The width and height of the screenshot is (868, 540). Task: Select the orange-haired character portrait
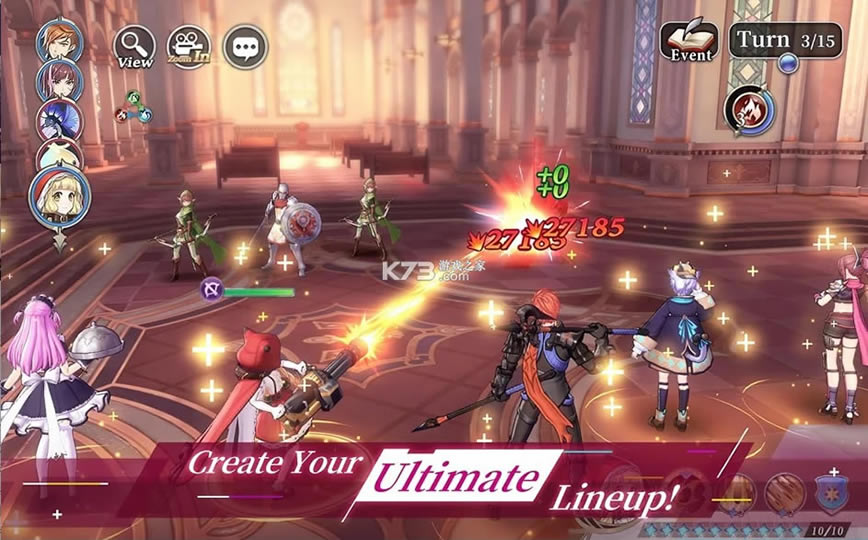[58, 40]
